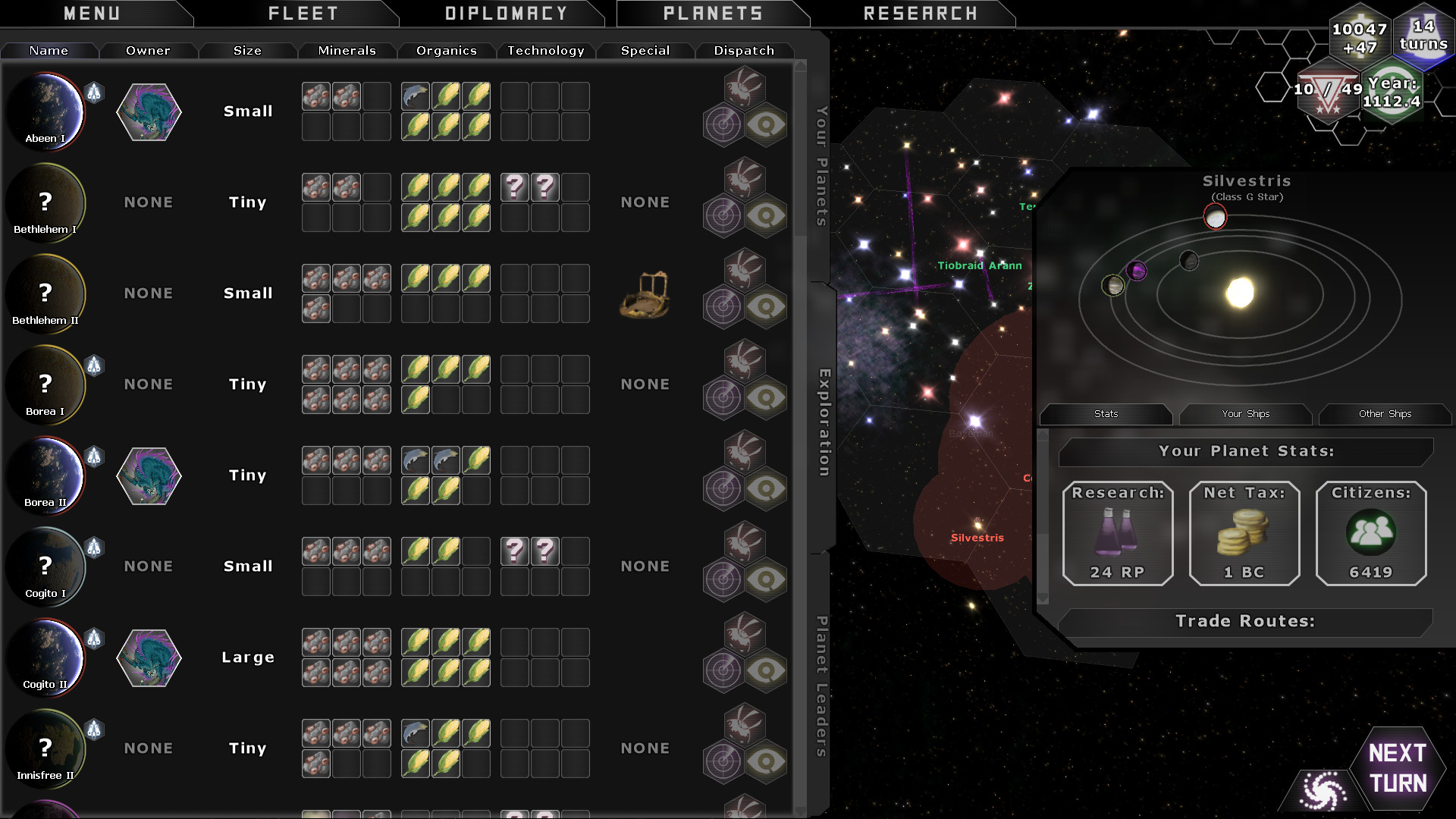Go to the Research tab

pos(920,14)
